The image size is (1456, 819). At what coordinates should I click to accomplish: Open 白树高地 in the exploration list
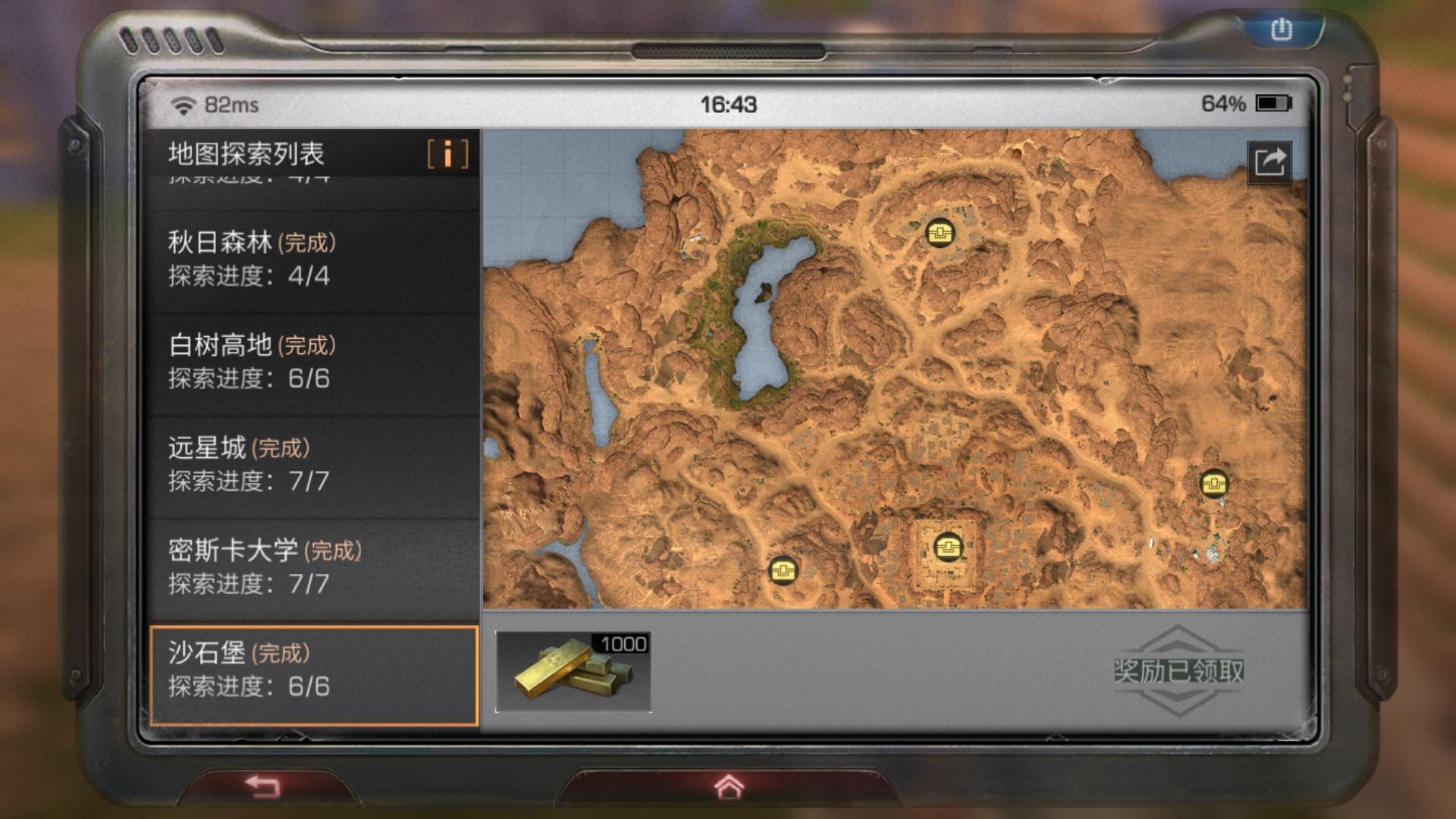pos(312,362)
